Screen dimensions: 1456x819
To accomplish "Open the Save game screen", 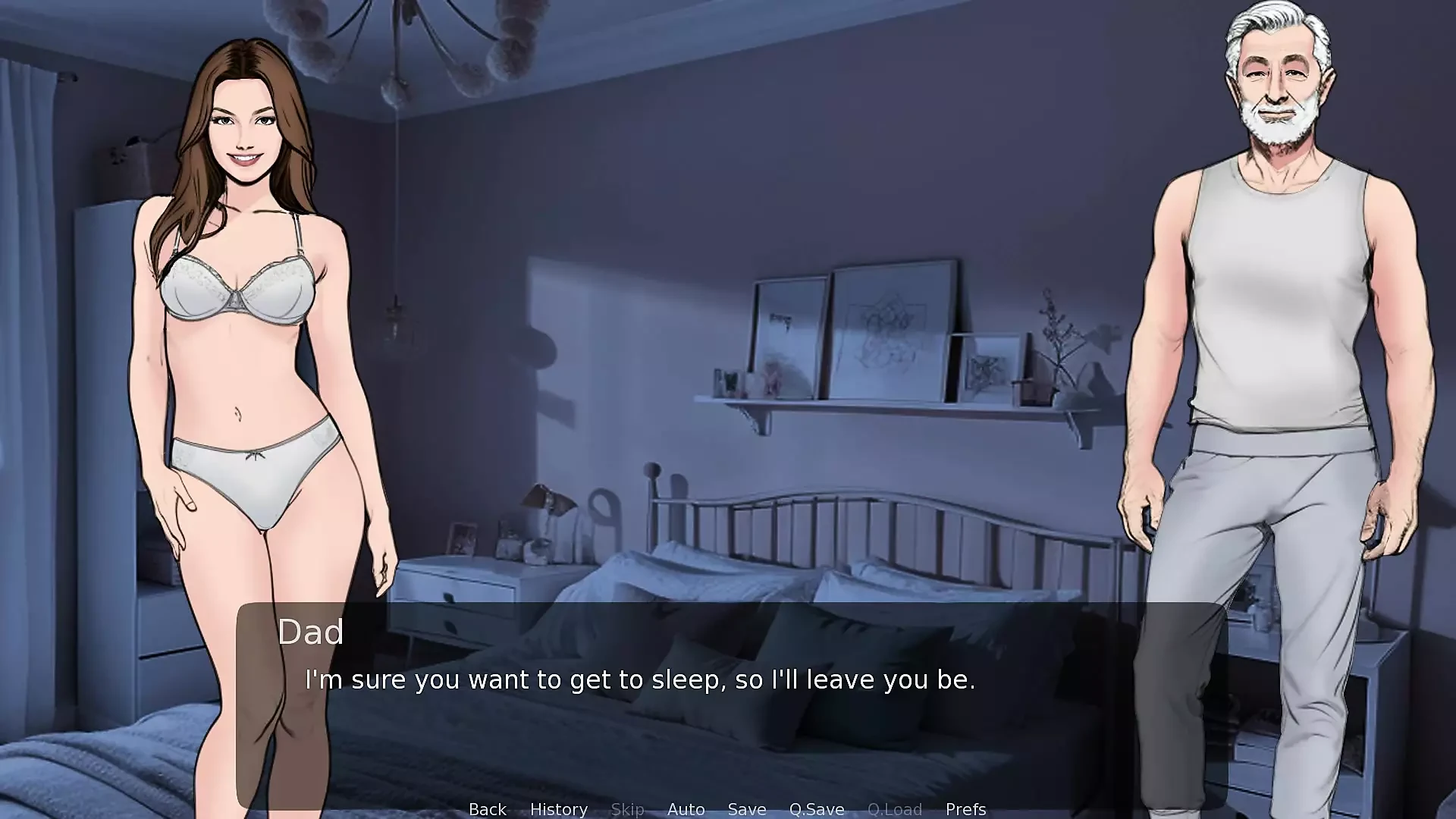I will tap(746, 809).
